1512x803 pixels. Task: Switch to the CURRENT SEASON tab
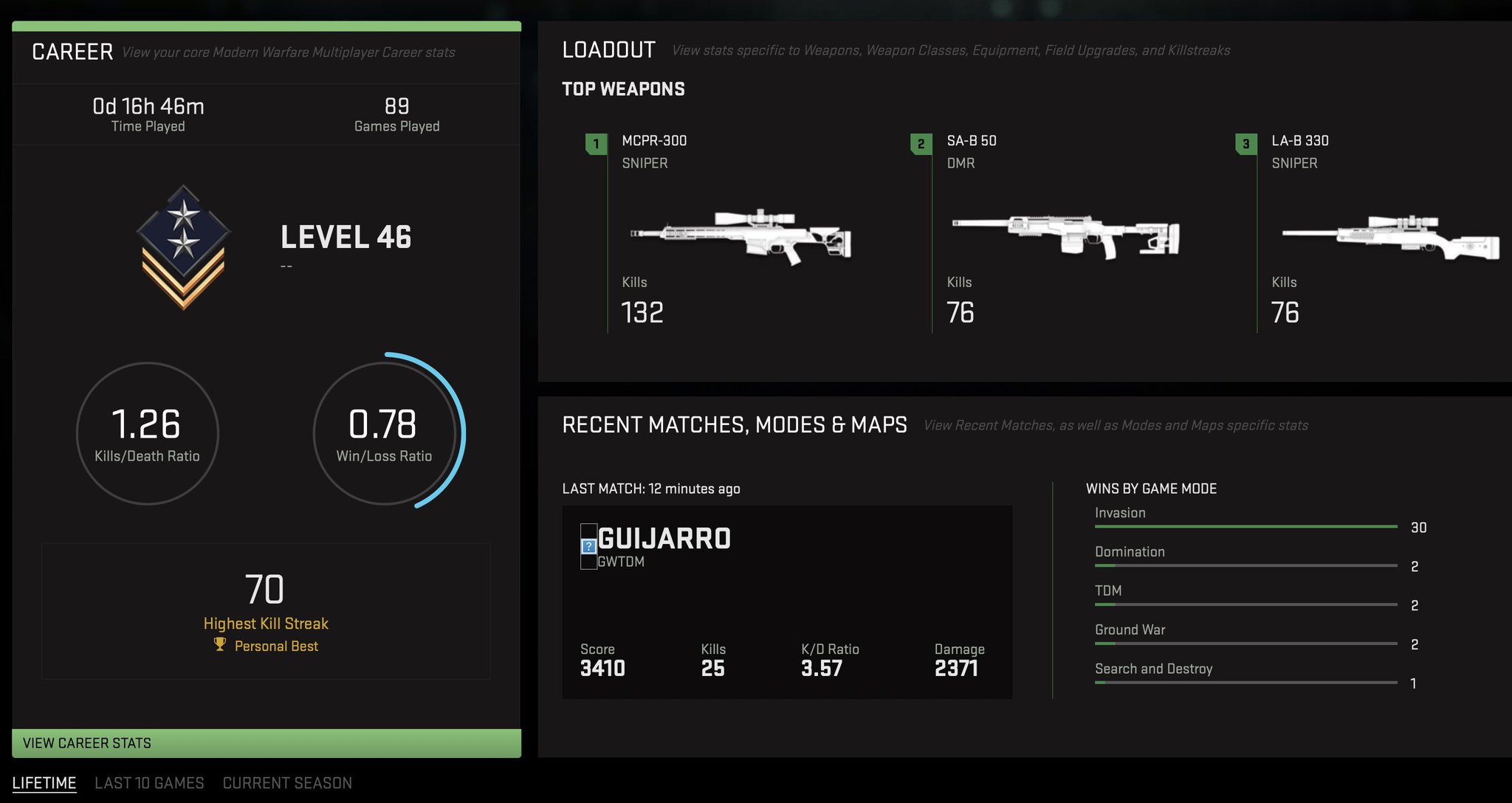287,783
